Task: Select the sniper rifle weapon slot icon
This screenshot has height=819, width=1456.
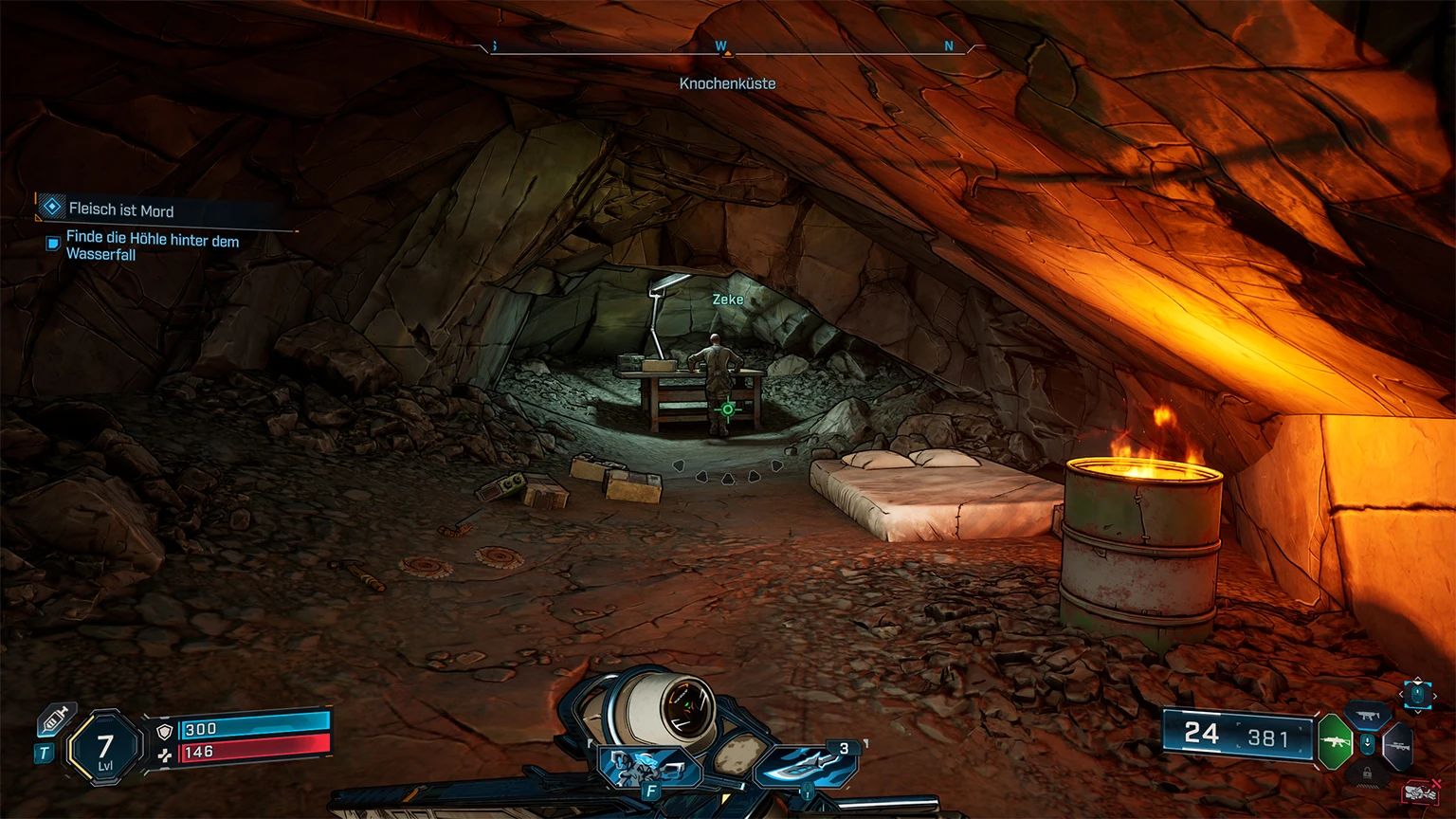Action: coord(1398,744)
